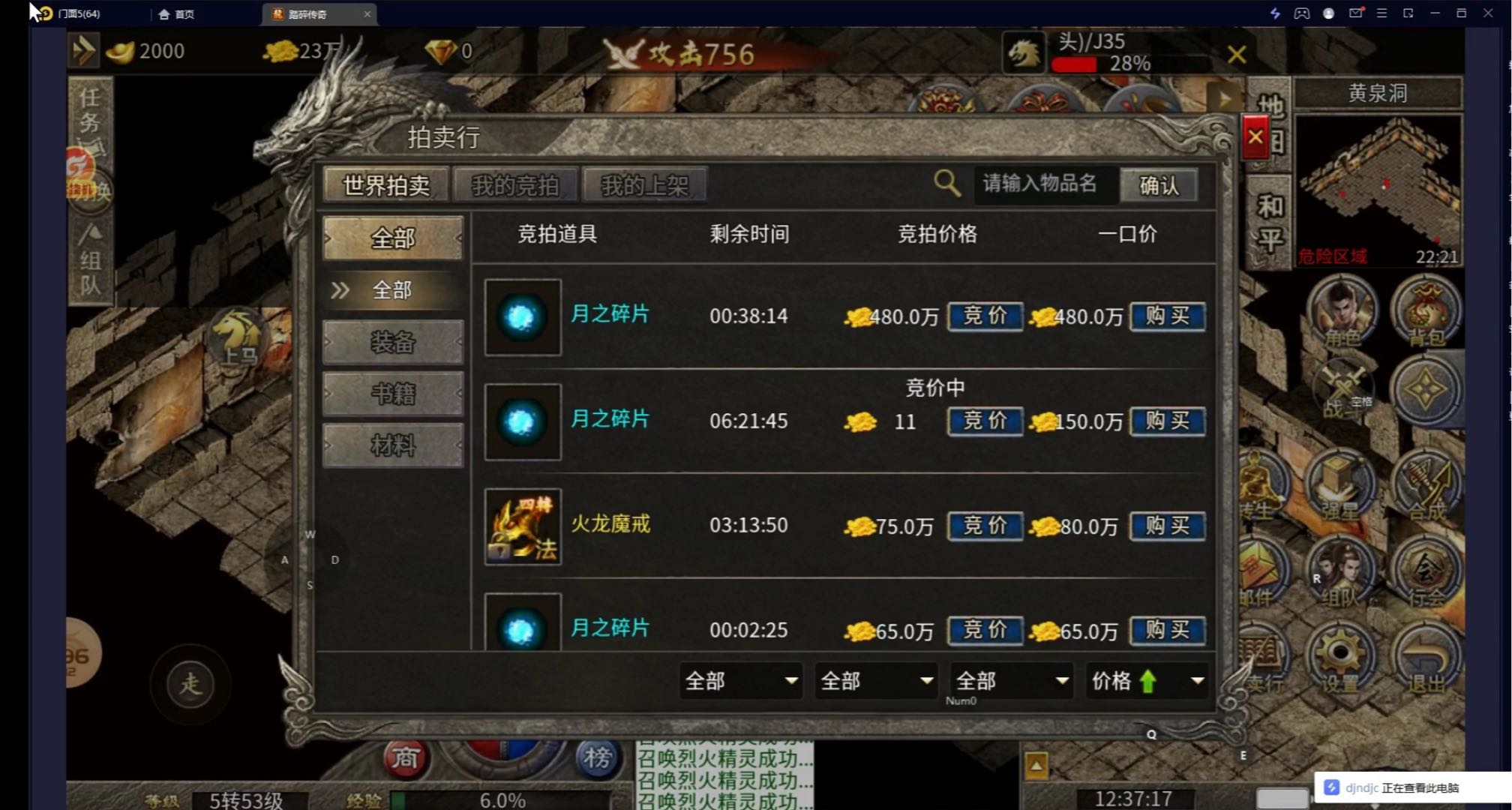1512x810 pixels.
Task: Select the 材料 materials category filter
Action: (393, 444)
